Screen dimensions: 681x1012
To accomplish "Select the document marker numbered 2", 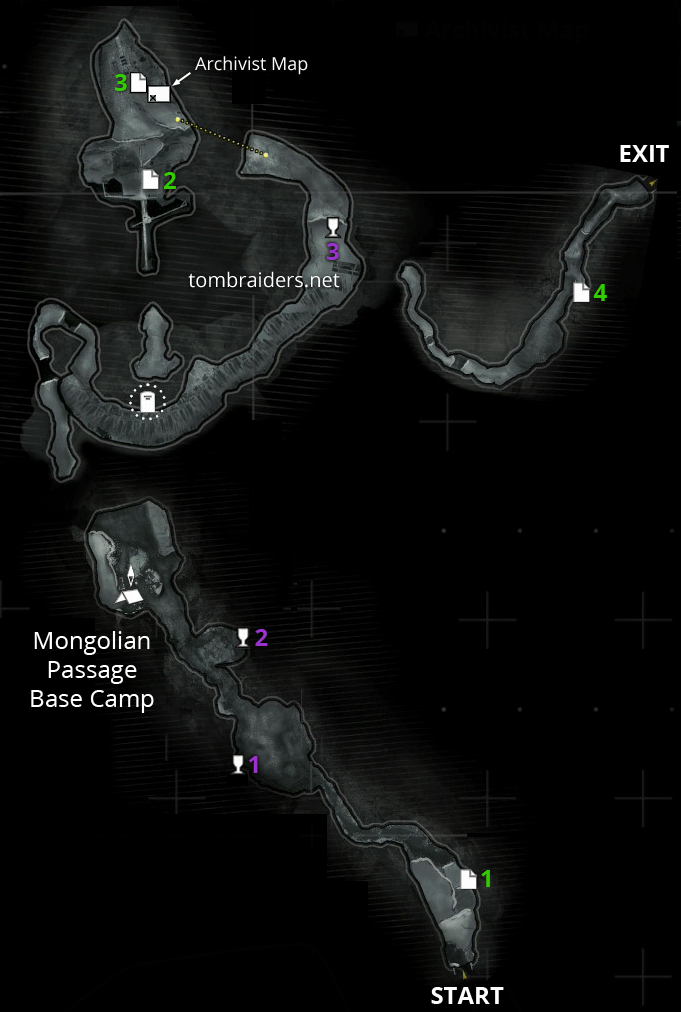I will click(x=150, y=180).
